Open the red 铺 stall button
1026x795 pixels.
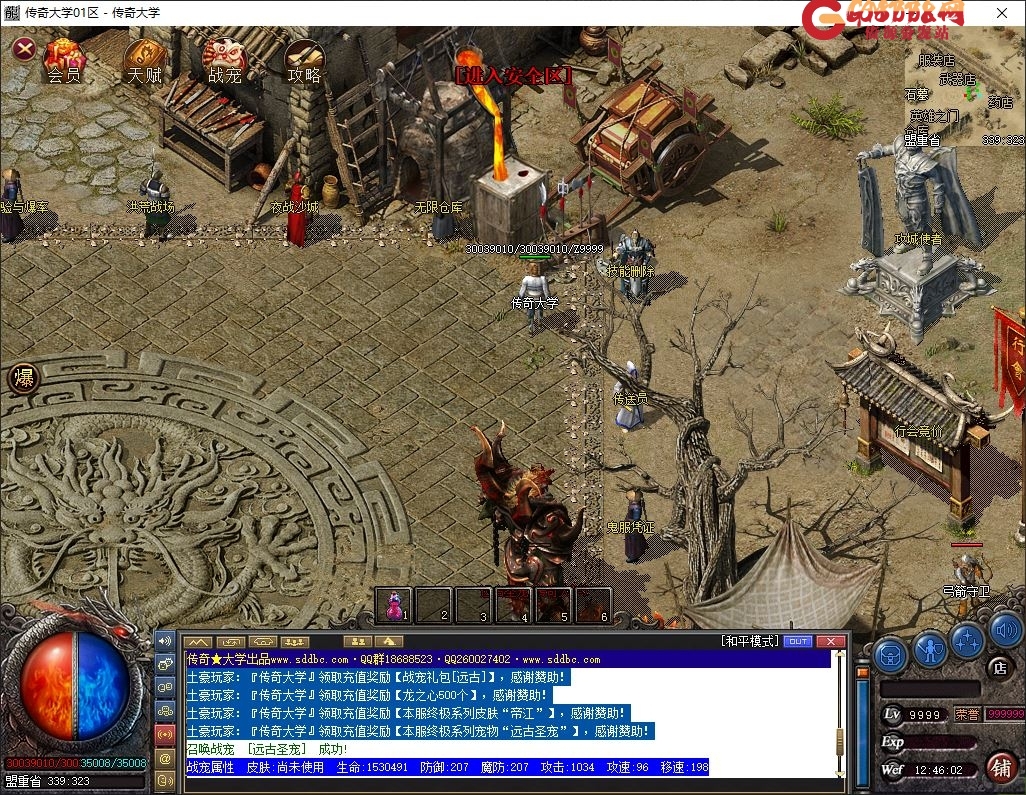1000,767
